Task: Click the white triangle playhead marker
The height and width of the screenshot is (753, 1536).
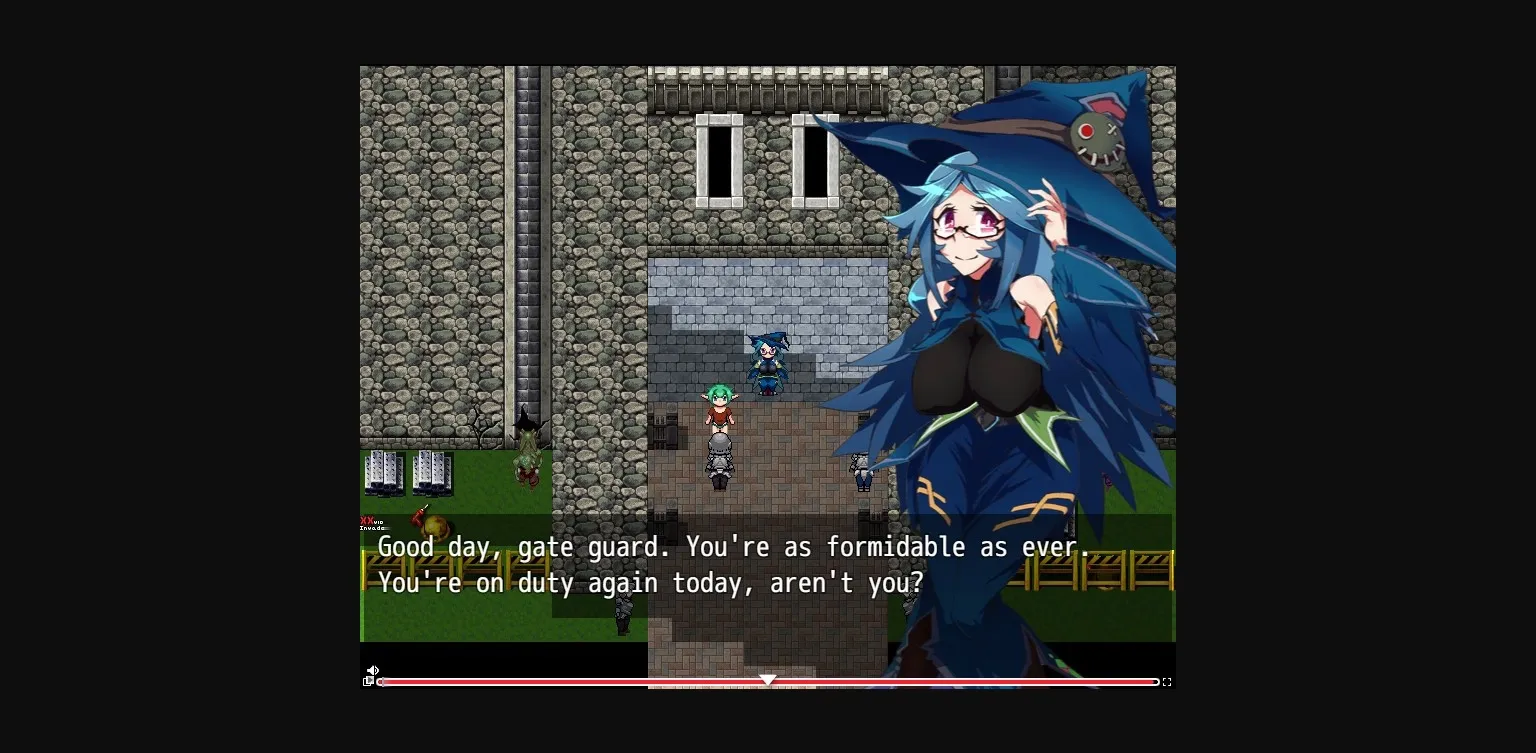Action: point(768,679)
